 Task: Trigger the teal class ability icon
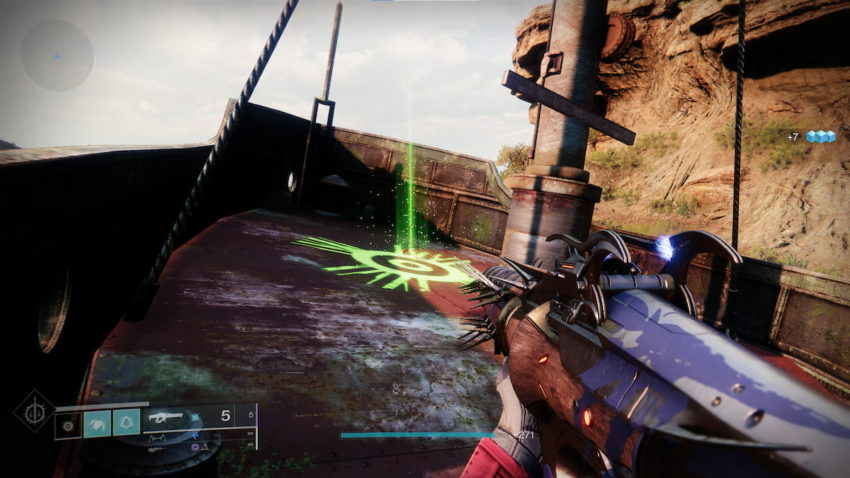[x=126, y=423]
